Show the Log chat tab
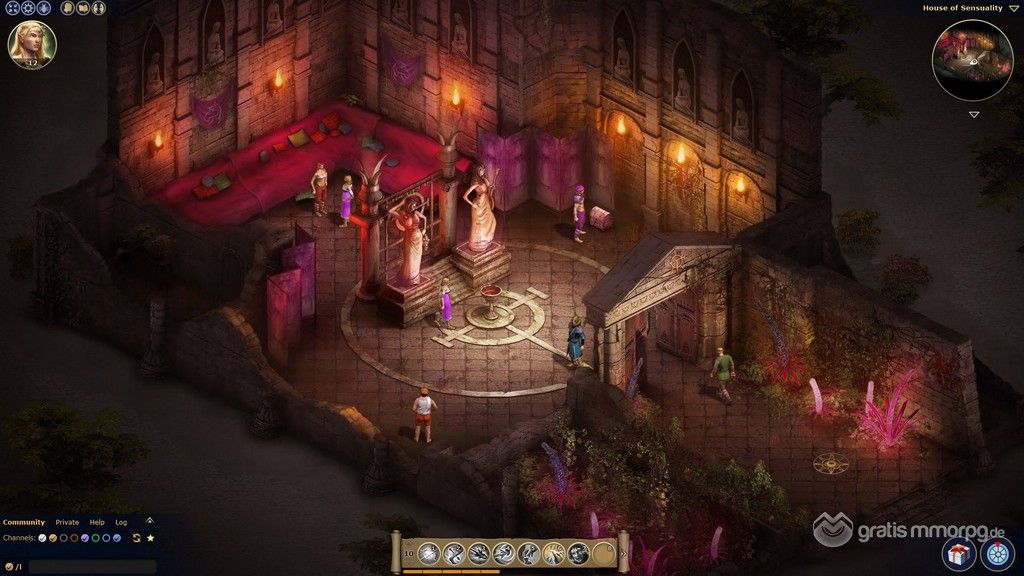Viewport: 1024px width, 576px height. 121,522
